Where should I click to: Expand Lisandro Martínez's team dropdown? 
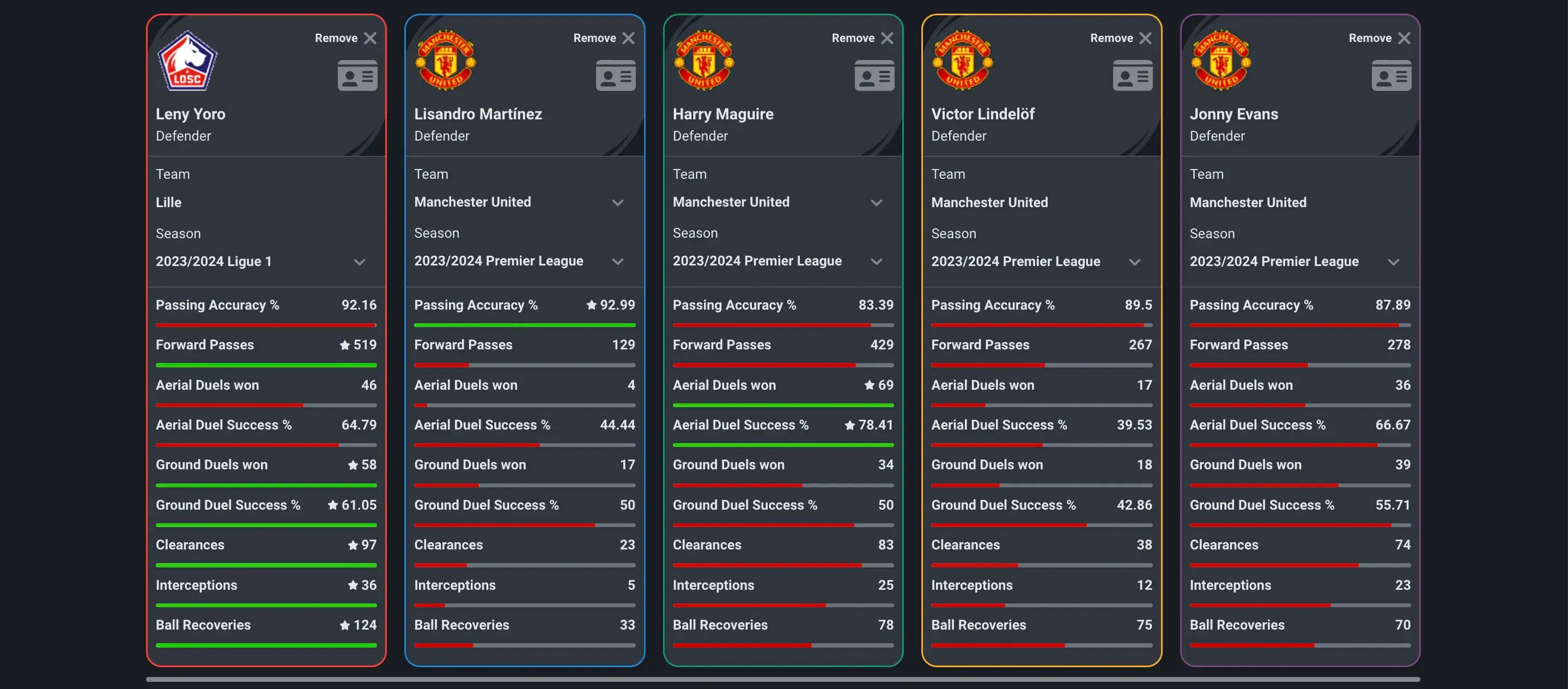coord(618,202)
